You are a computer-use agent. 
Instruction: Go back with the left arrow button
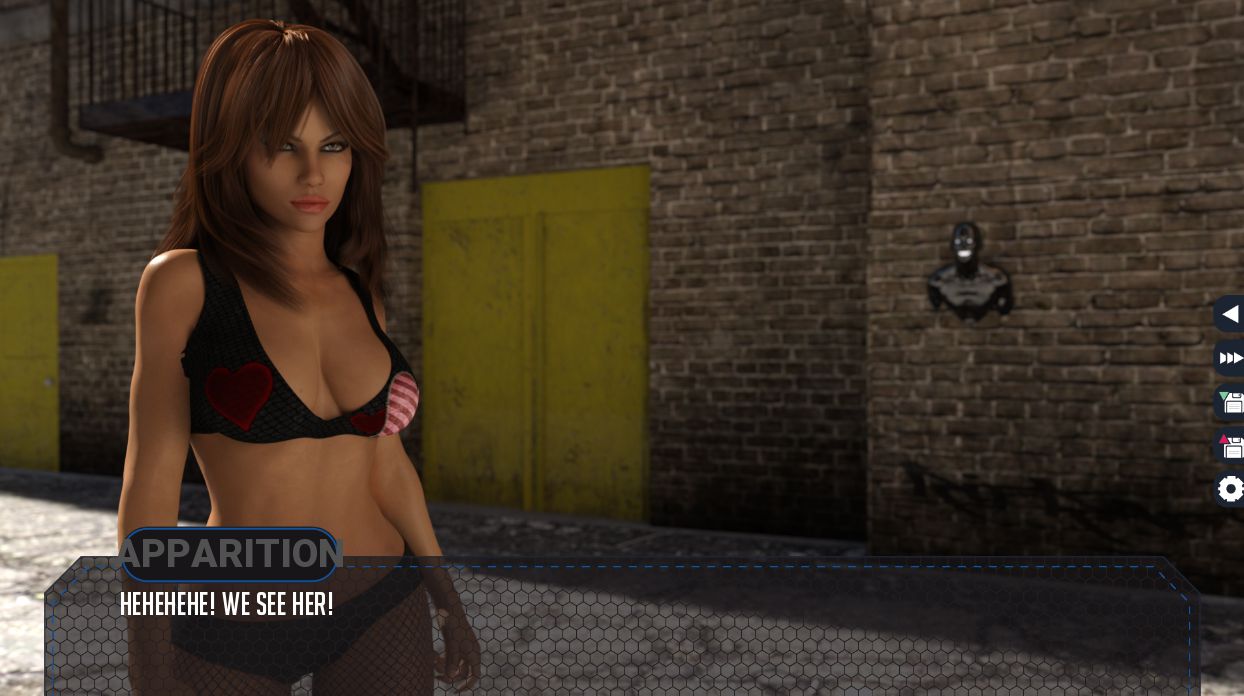[1230, 314]
